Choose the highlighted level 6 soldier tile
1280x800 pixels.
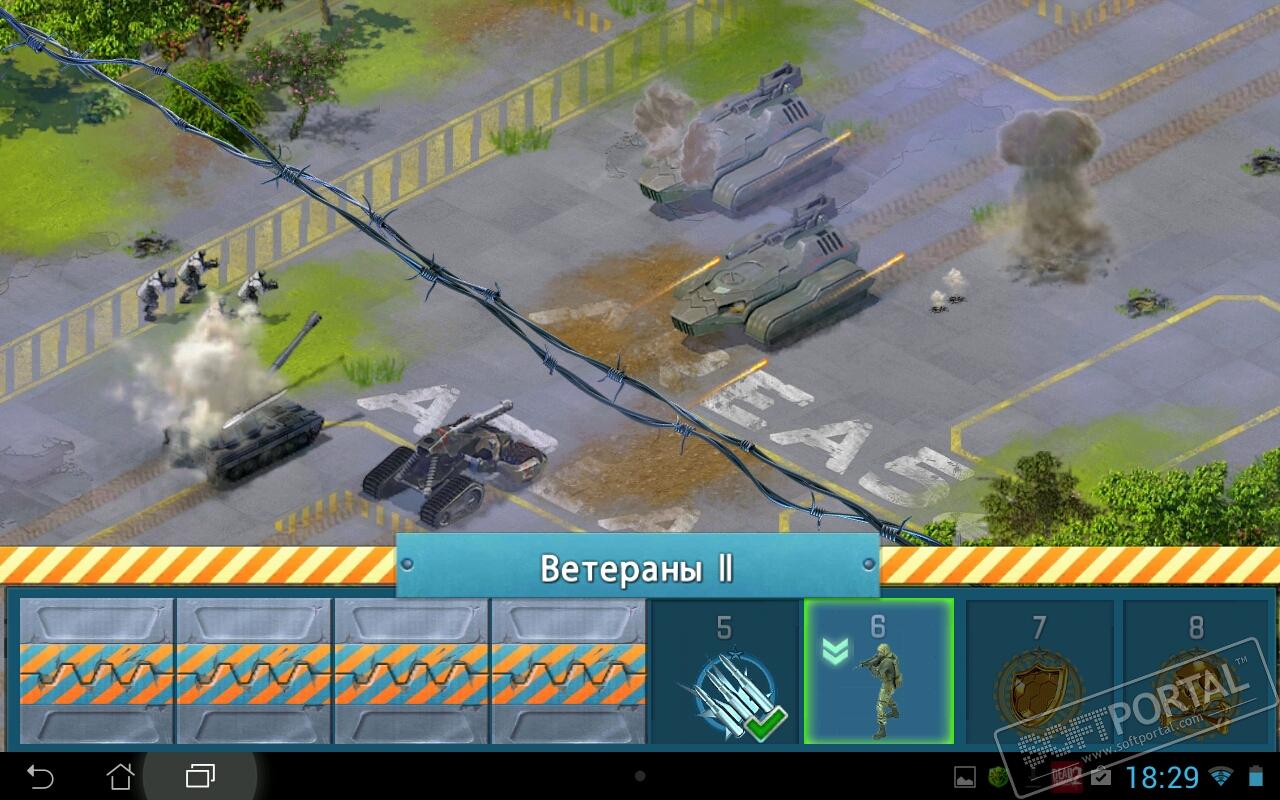(x=878, y=672)
